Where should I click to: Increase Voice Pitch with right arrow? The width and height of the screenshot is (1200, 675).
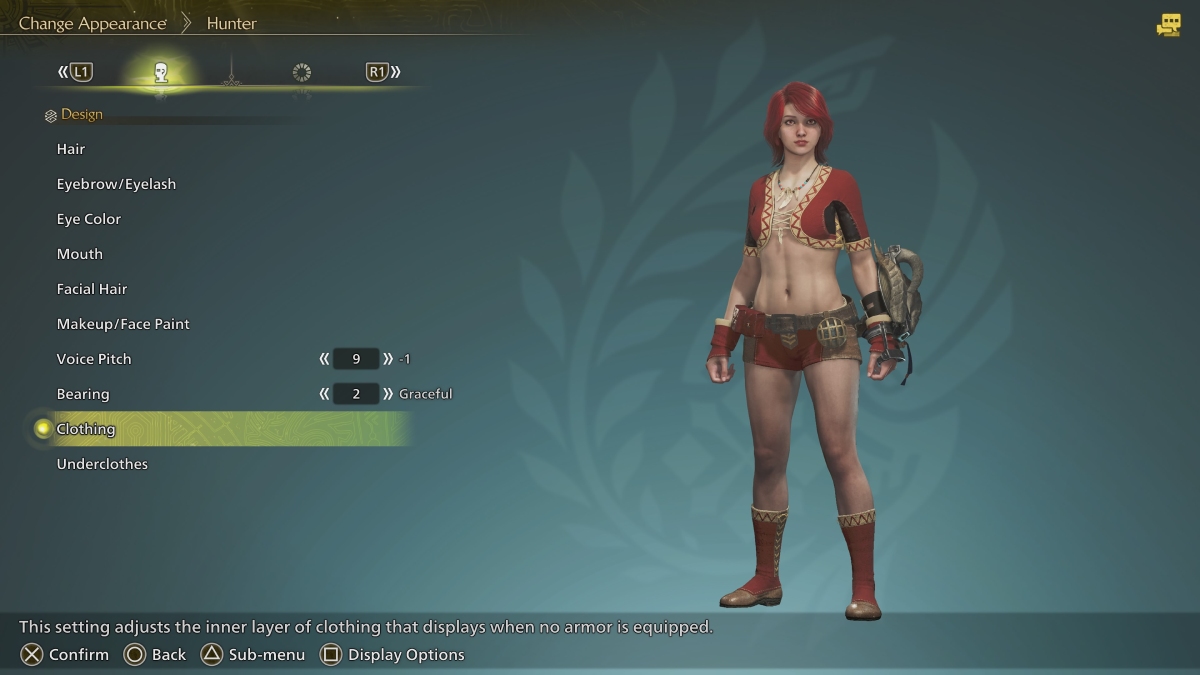point(388,359)
